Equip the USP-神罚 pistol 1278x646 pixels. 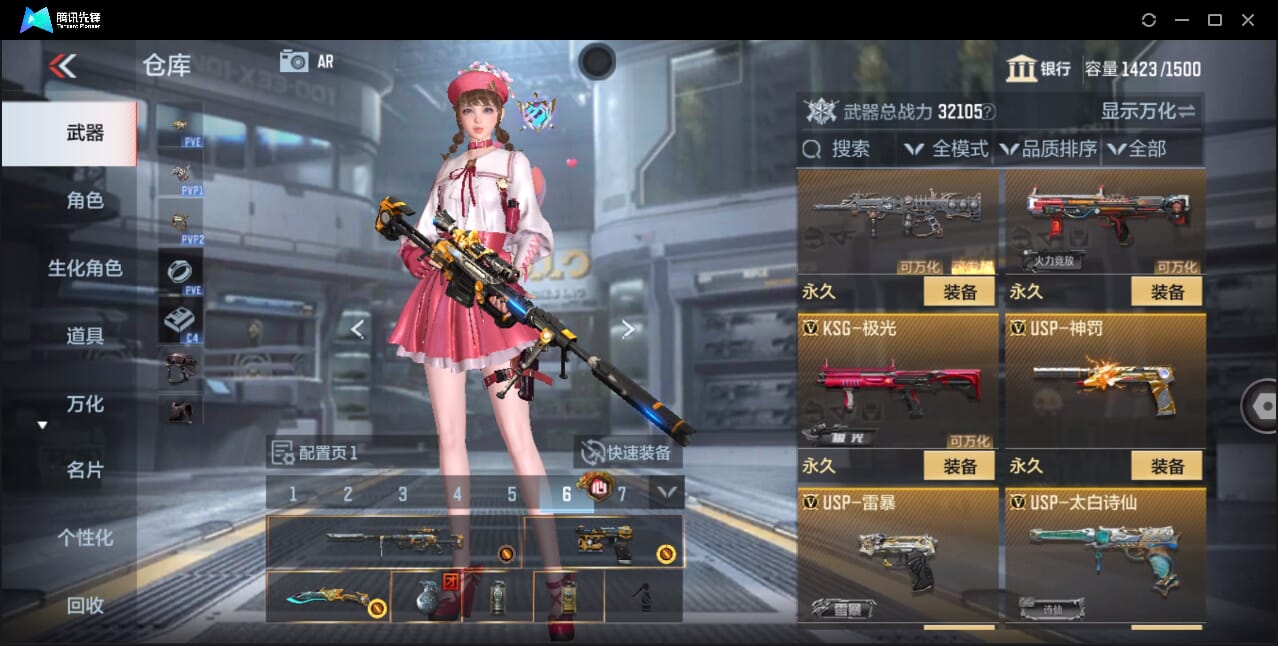click(x=1166, y=466)
